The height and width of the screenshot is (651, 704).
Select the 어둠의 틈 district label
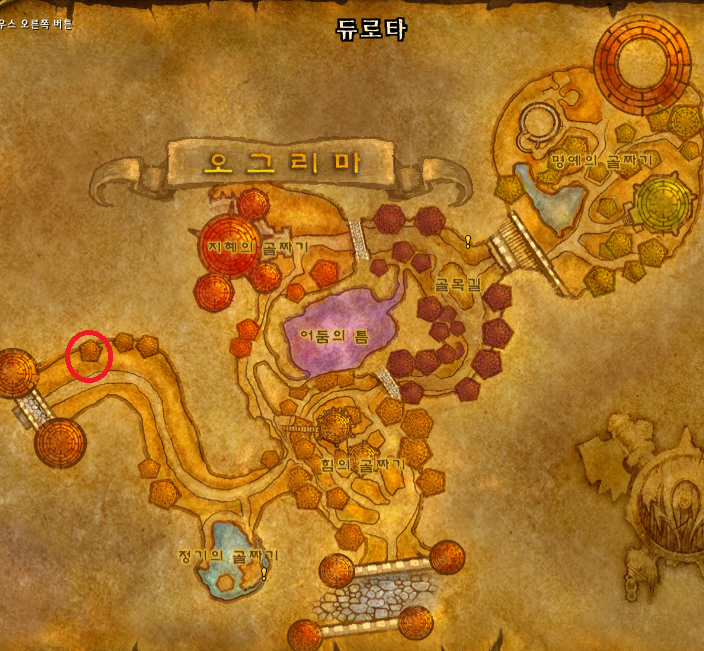pos(335,337)
